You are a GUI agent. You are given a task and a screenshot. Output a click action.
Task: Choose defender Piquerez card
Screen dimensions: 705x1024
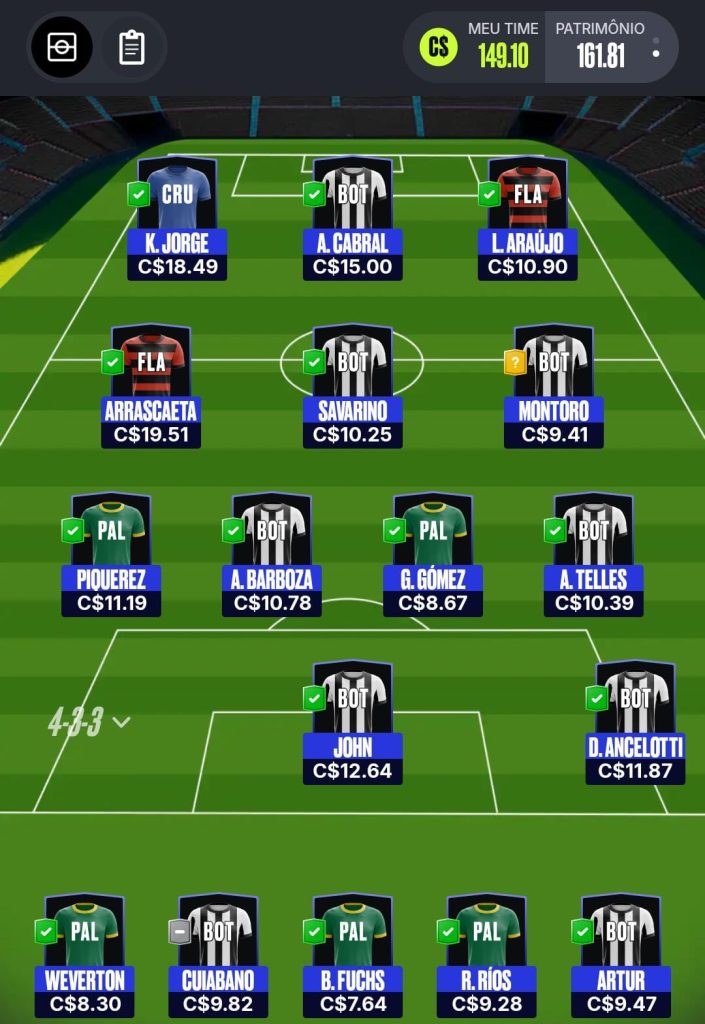click(x=111, y=553)
